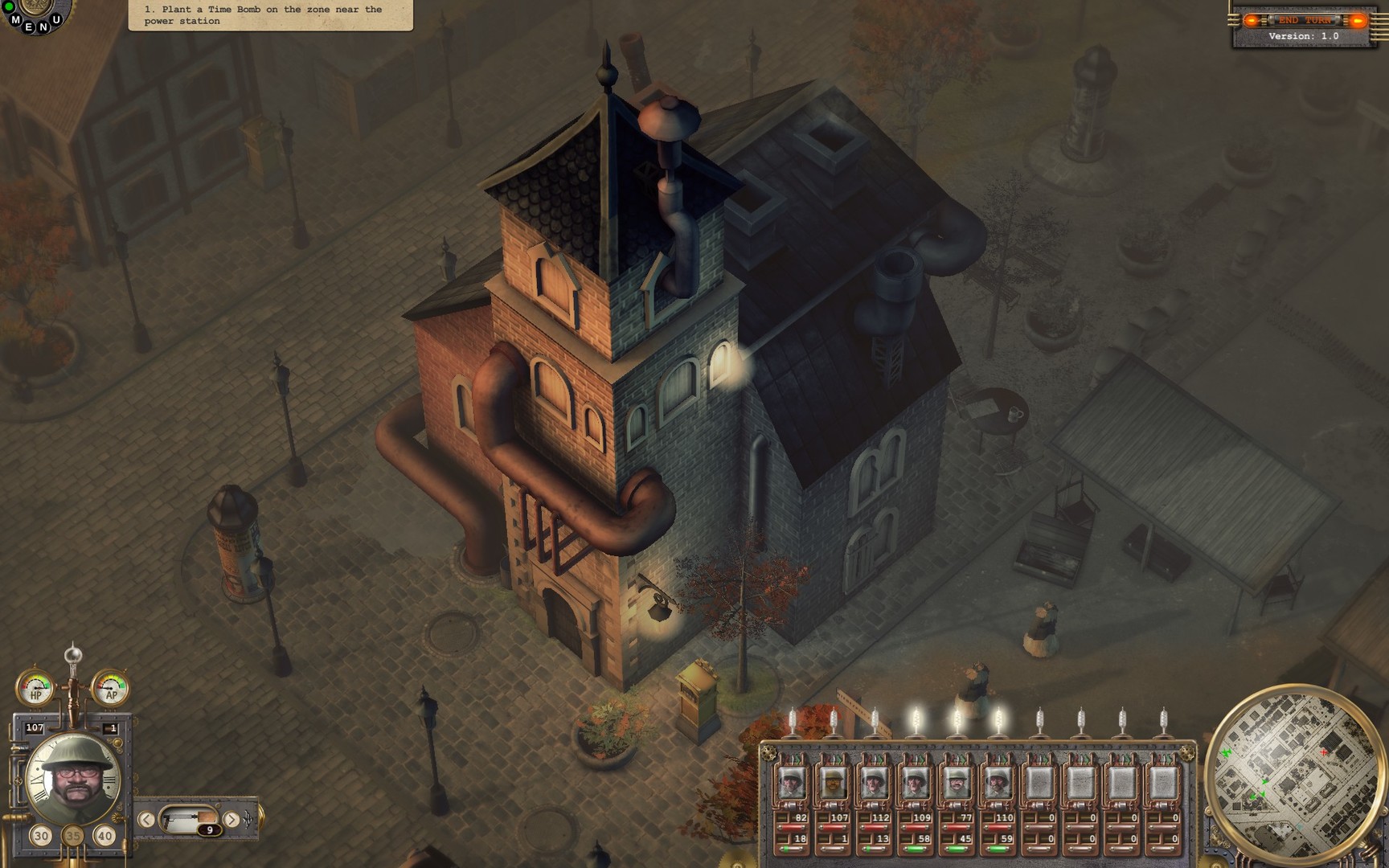Image resolution: width=1389 pixels, height=868 pixels.
Task: Select the sixth squad member showing 110 HP
Action: [998, 784]
